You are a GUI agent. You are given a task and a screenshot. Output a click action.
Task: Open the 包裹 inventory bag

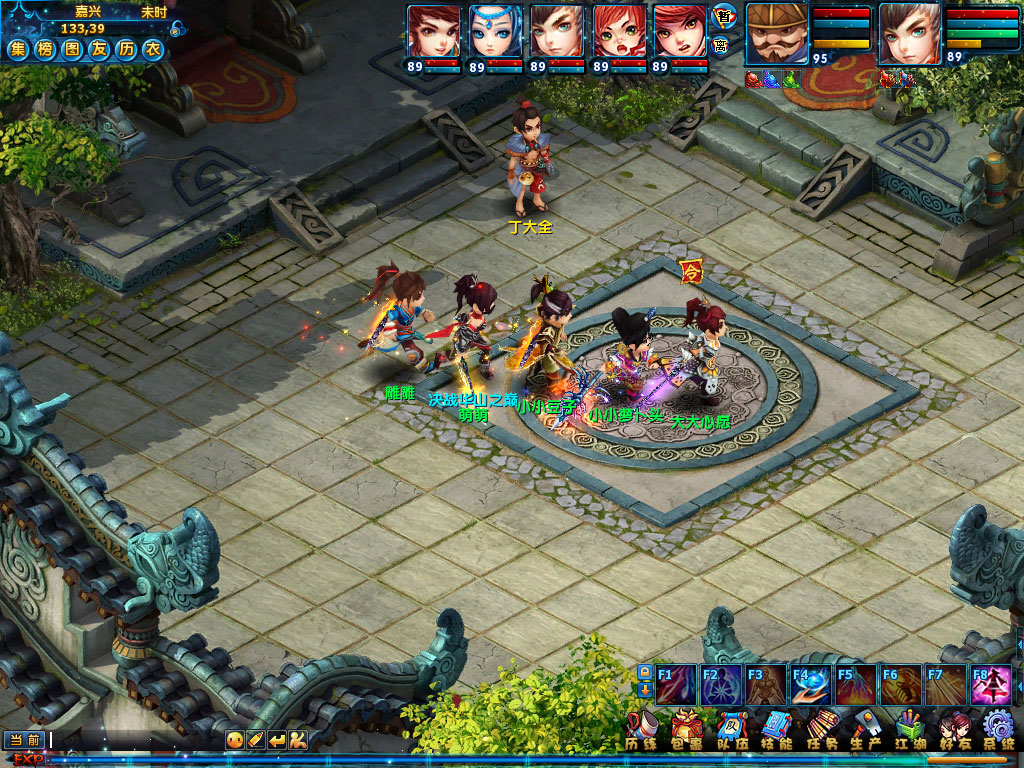[685, 730]
